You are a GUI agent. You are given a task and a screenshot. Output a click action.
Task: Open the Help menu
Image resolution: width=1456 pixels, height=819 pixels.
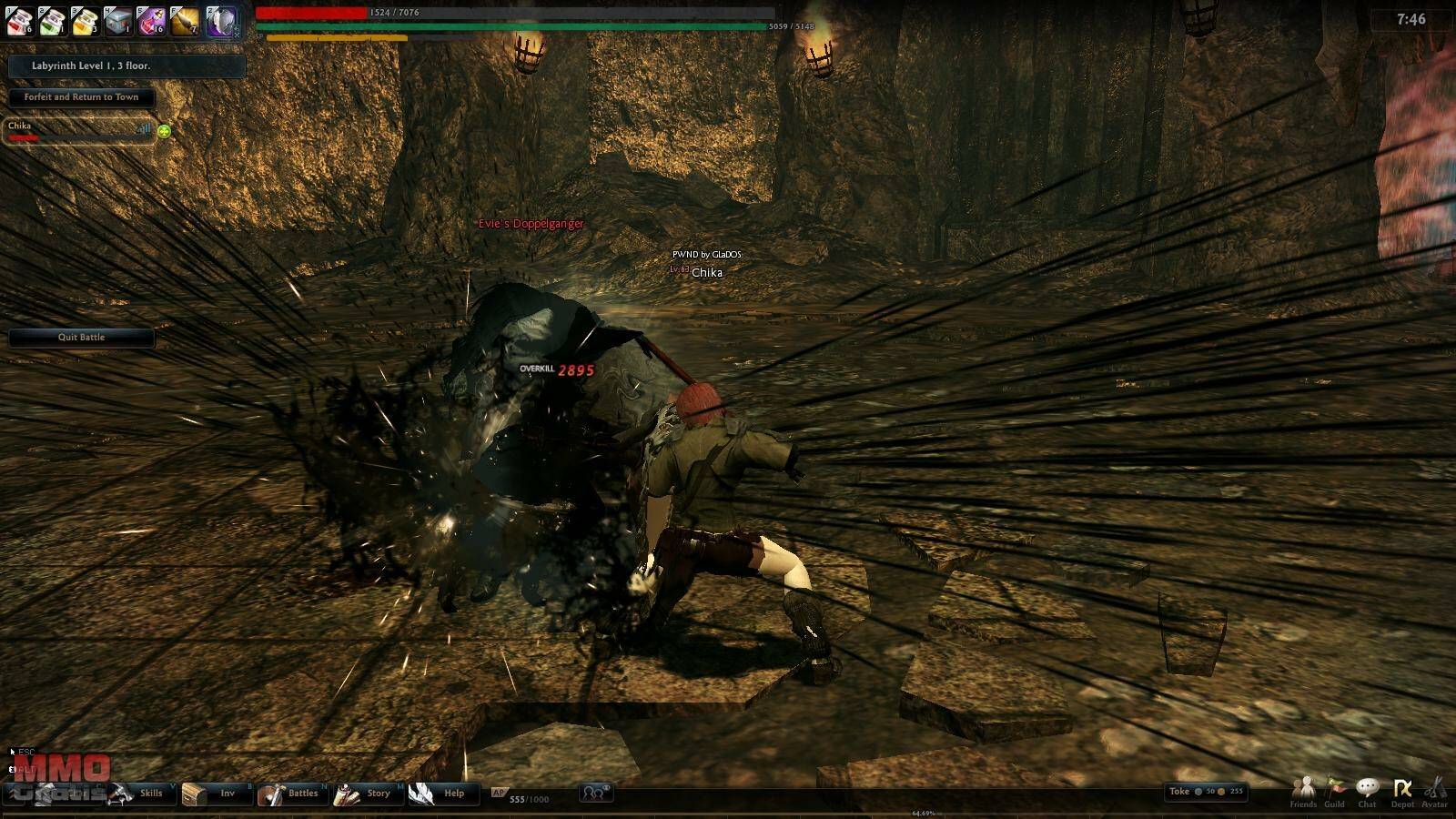pos(441,794)
